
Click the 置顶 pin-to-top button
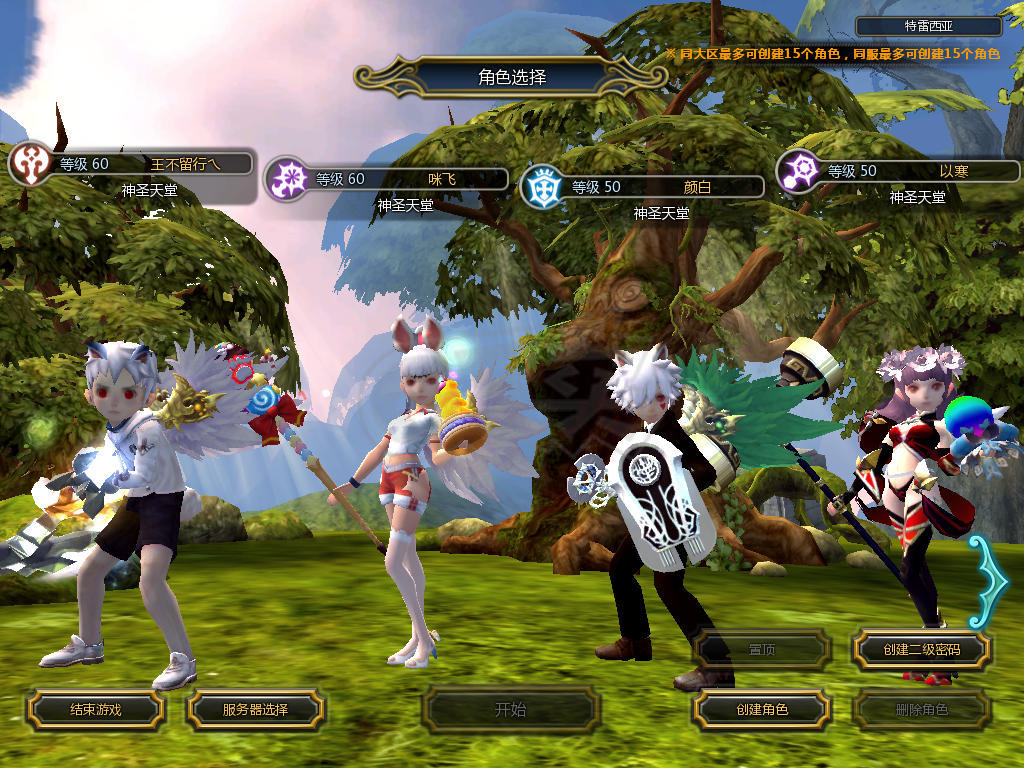pyautogui.click(x=762, y=650)
